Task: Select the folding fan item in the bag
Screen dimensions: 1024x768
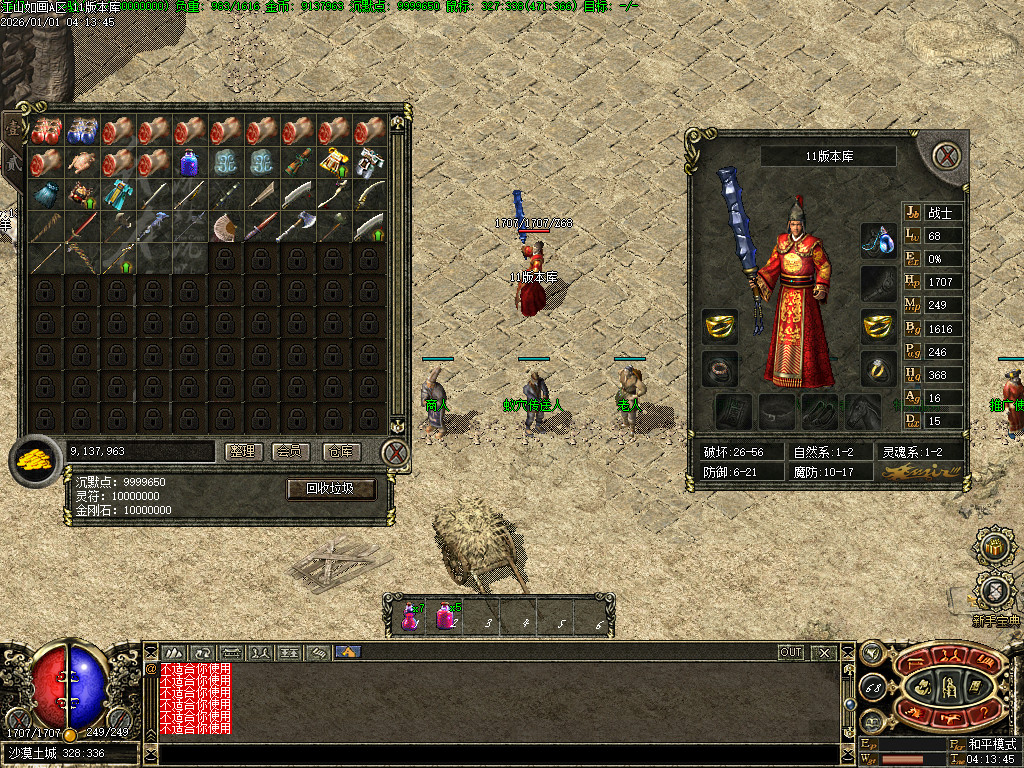Action: [x=225, y=227]
